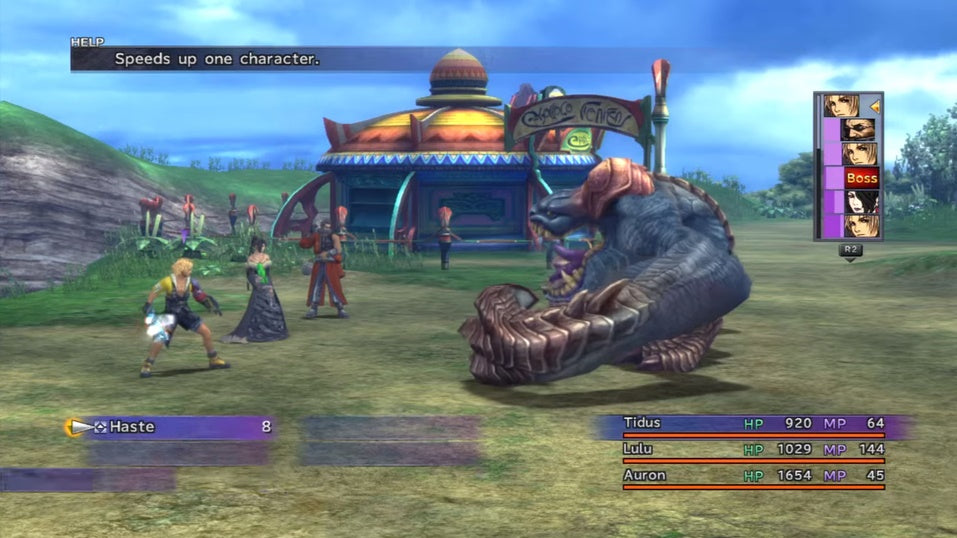Click Lulu's portrait in the turn order

pyautogui.click(x=858, y=202)
